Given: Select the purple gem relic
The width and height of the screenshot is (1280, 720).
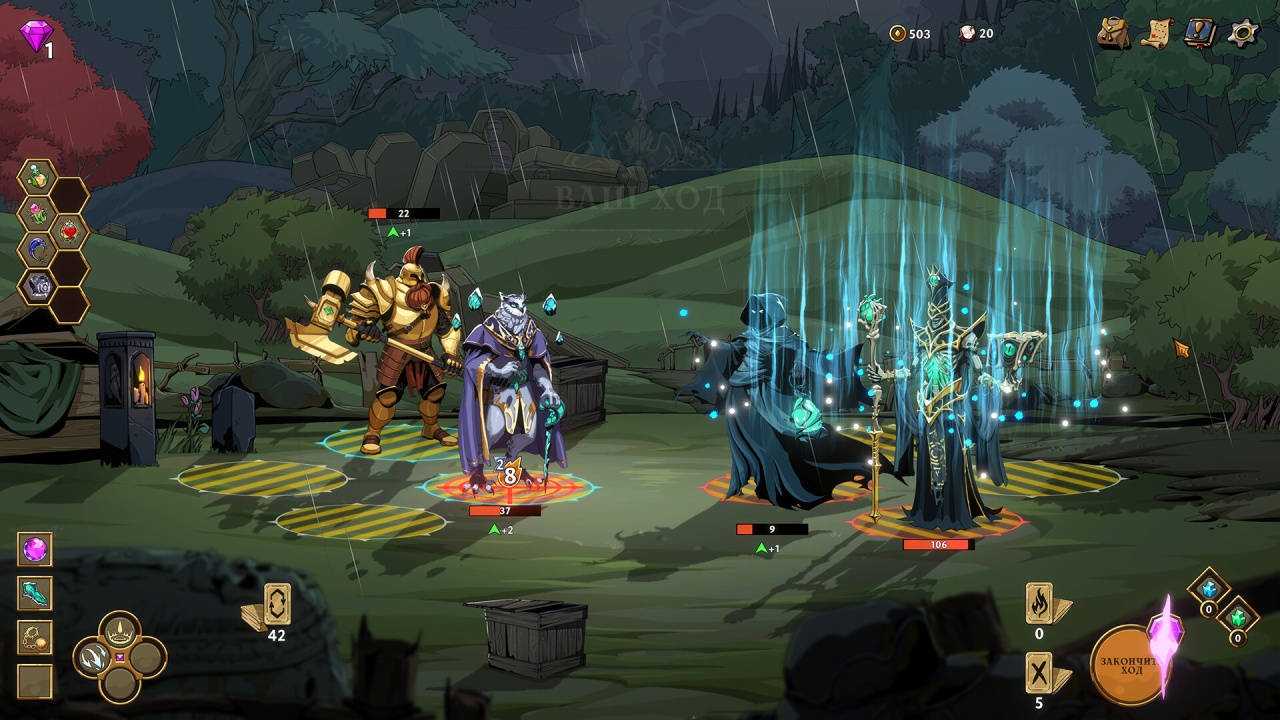Looking at the screenshot, I should tap(35, 549).
